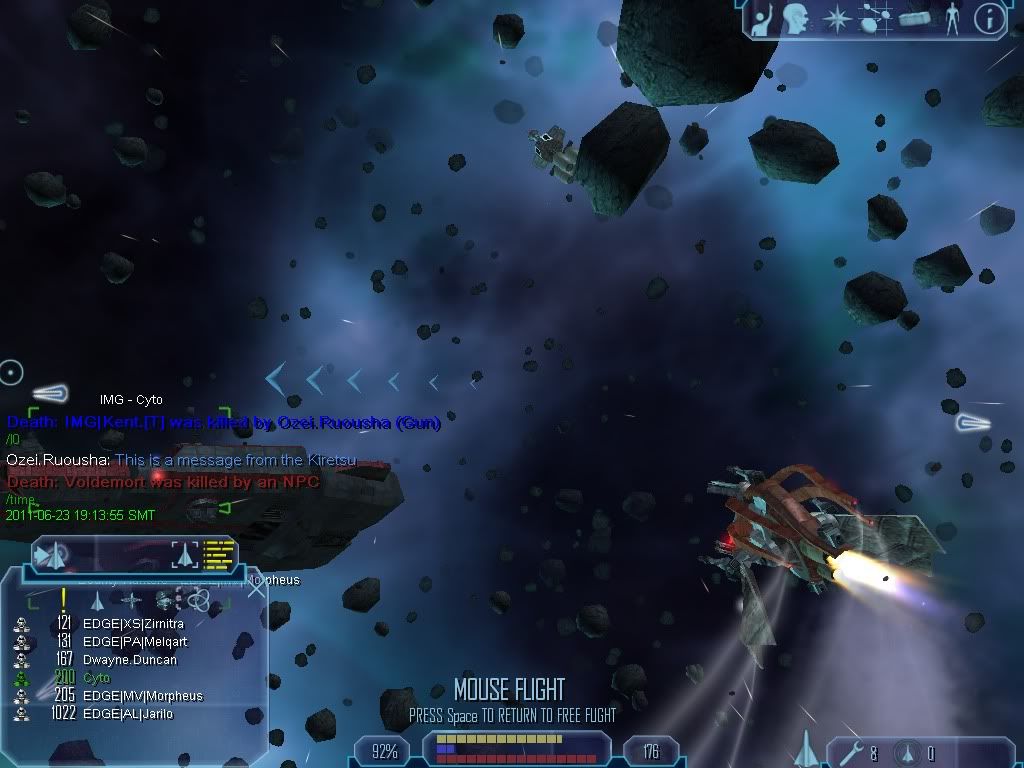The height and width of the screenshot is (768, 1024).
Task: Show the pilot reputation figure icon
Action: [951, 19]
